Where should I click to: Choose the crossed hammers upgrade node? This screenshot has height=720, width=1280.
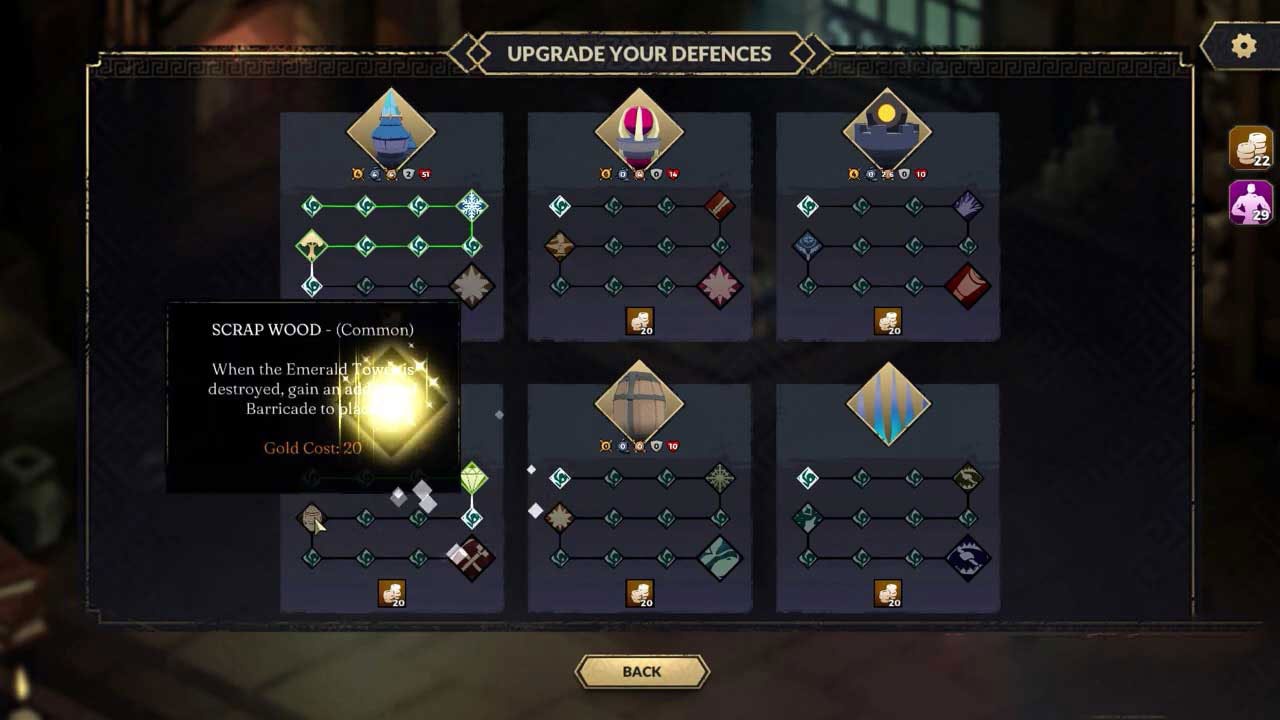[x=472, y=558]
